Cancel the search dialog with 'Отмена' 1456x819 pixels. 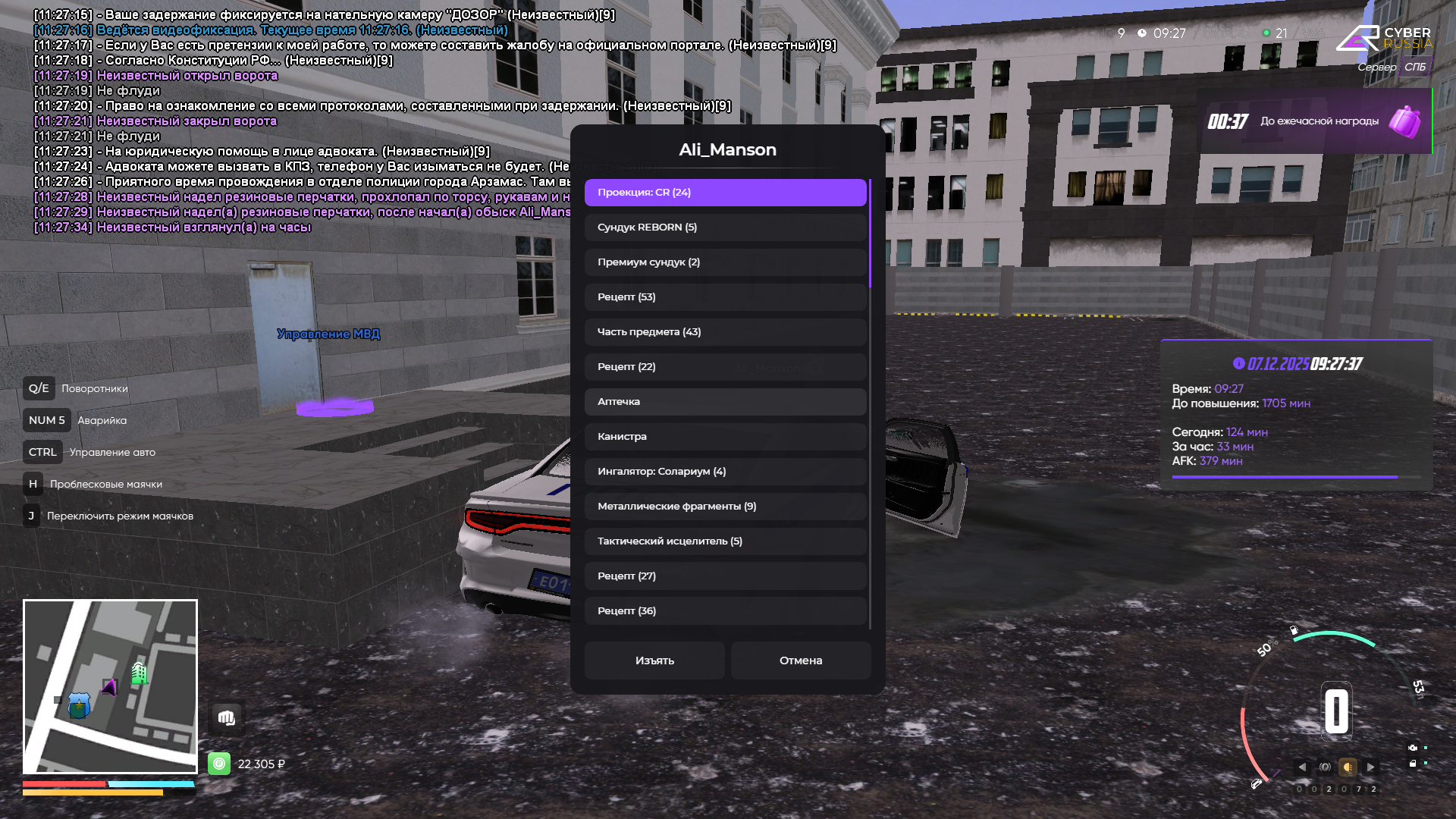[801, 661]
